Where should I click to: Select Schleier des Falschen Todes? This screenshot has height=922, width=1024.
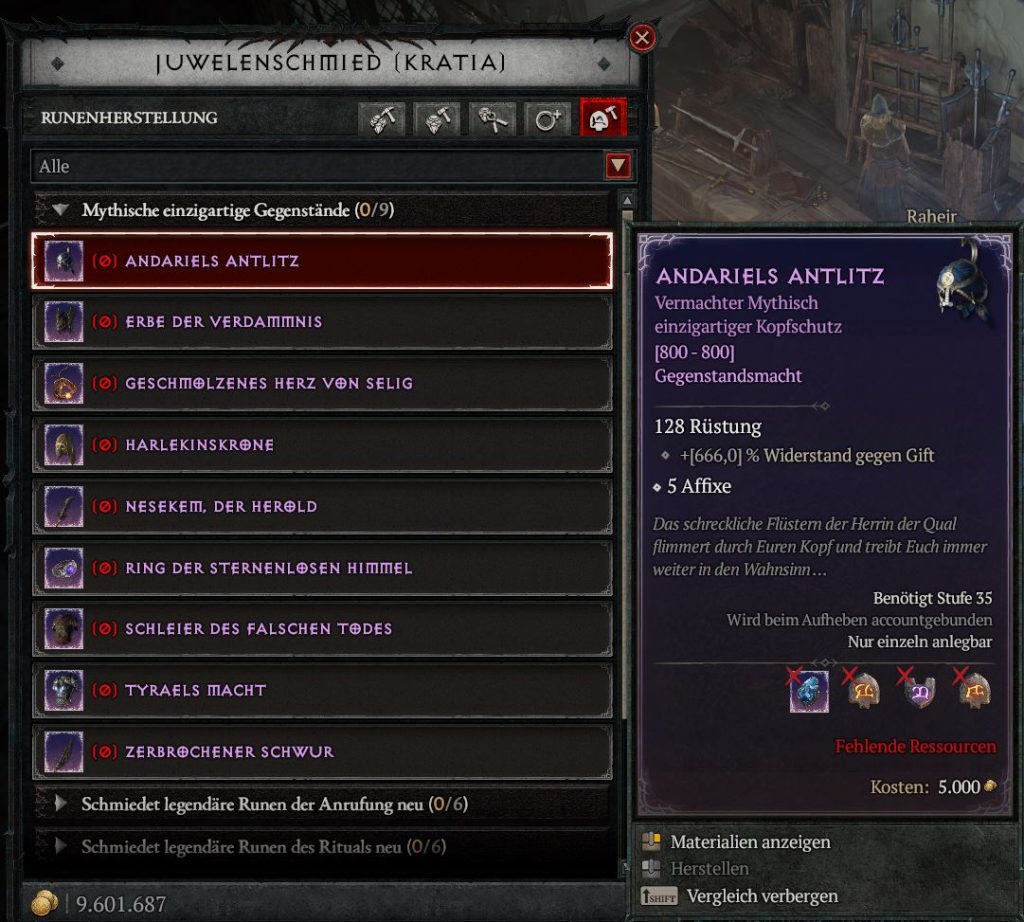(x=322, y=629)
